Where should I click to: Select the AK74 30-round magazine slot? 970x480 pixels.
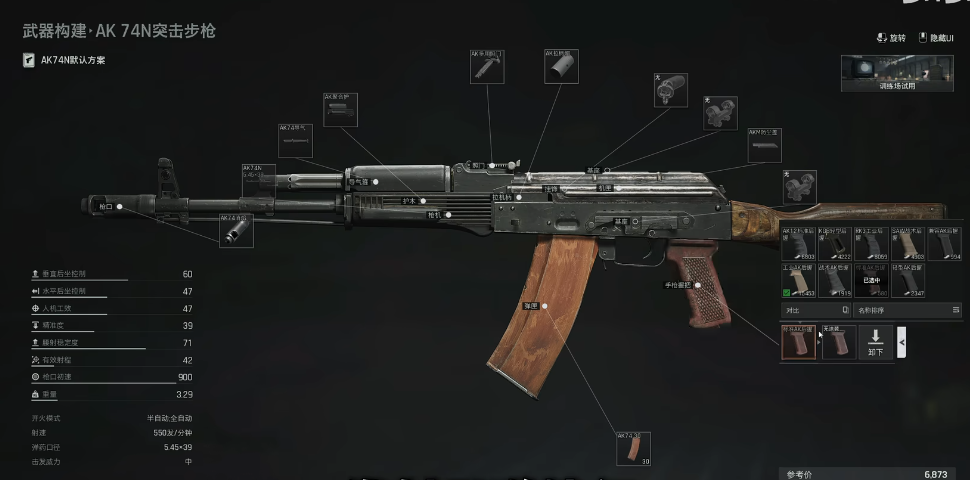(x=632, y=449)
